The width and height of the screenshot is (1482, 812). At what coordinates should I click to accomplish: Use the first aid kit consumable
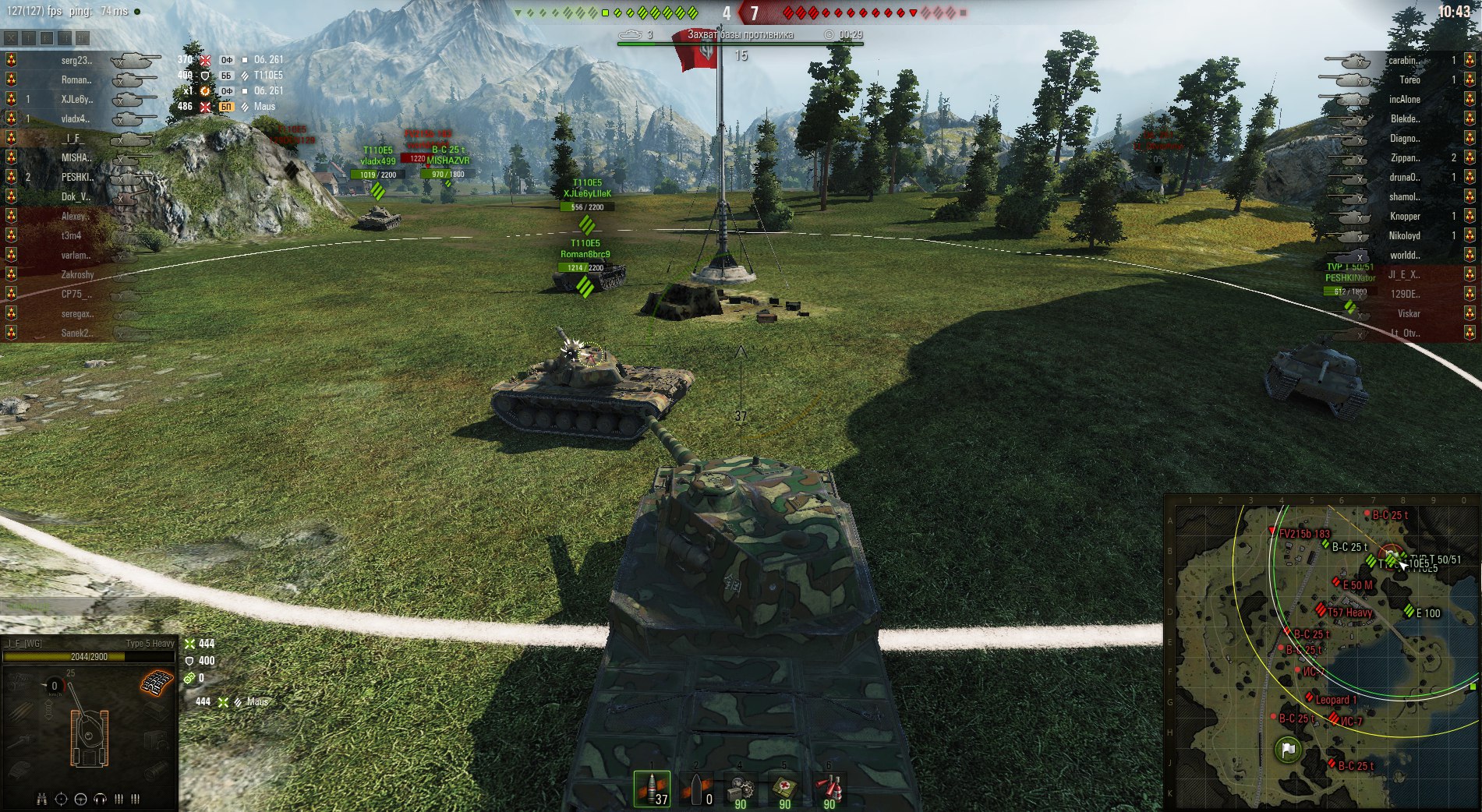[x=784, y=789]
